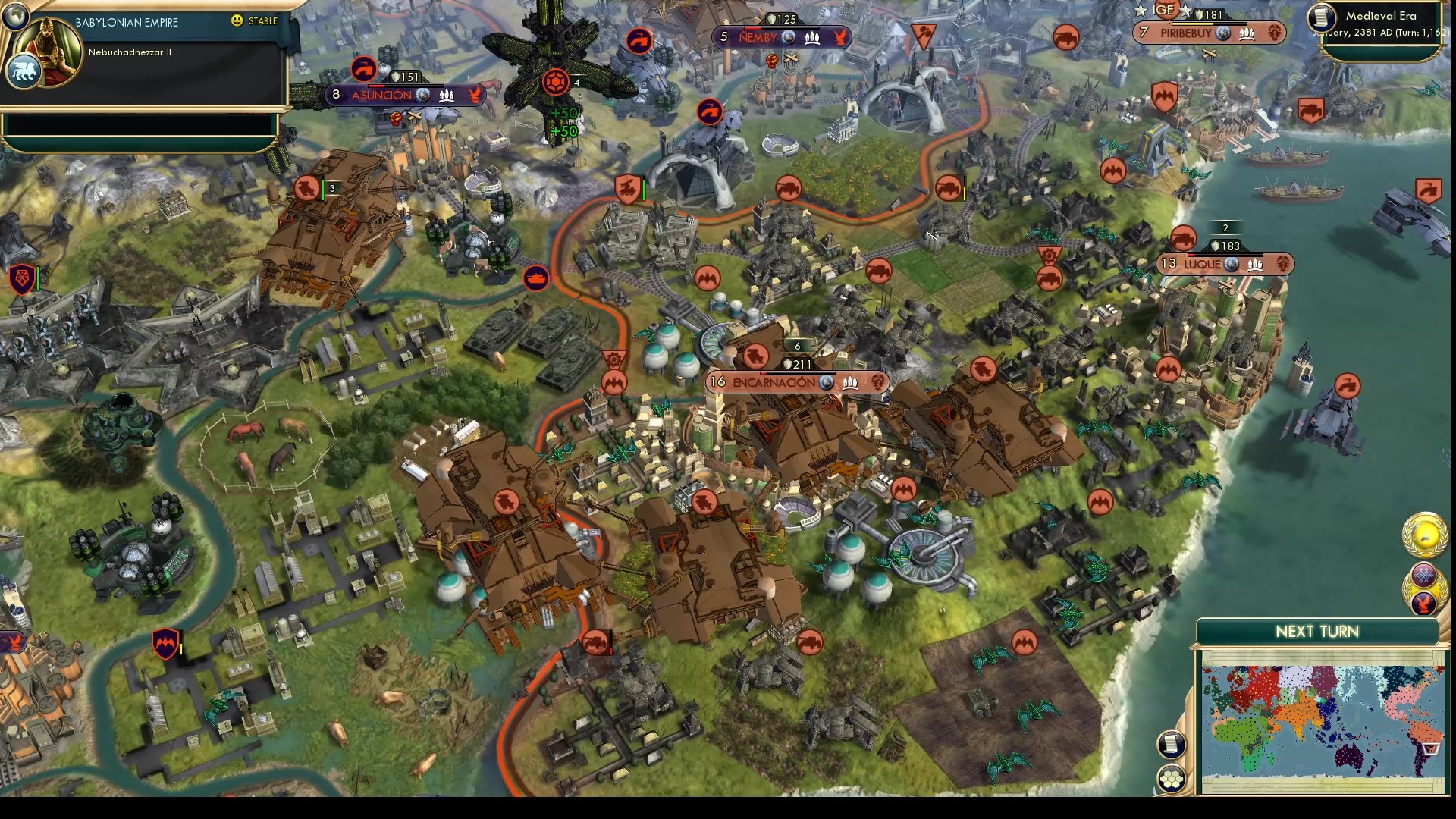Click the Luque city name label
Screen dimensions: 1456x819
[1203, 265]
